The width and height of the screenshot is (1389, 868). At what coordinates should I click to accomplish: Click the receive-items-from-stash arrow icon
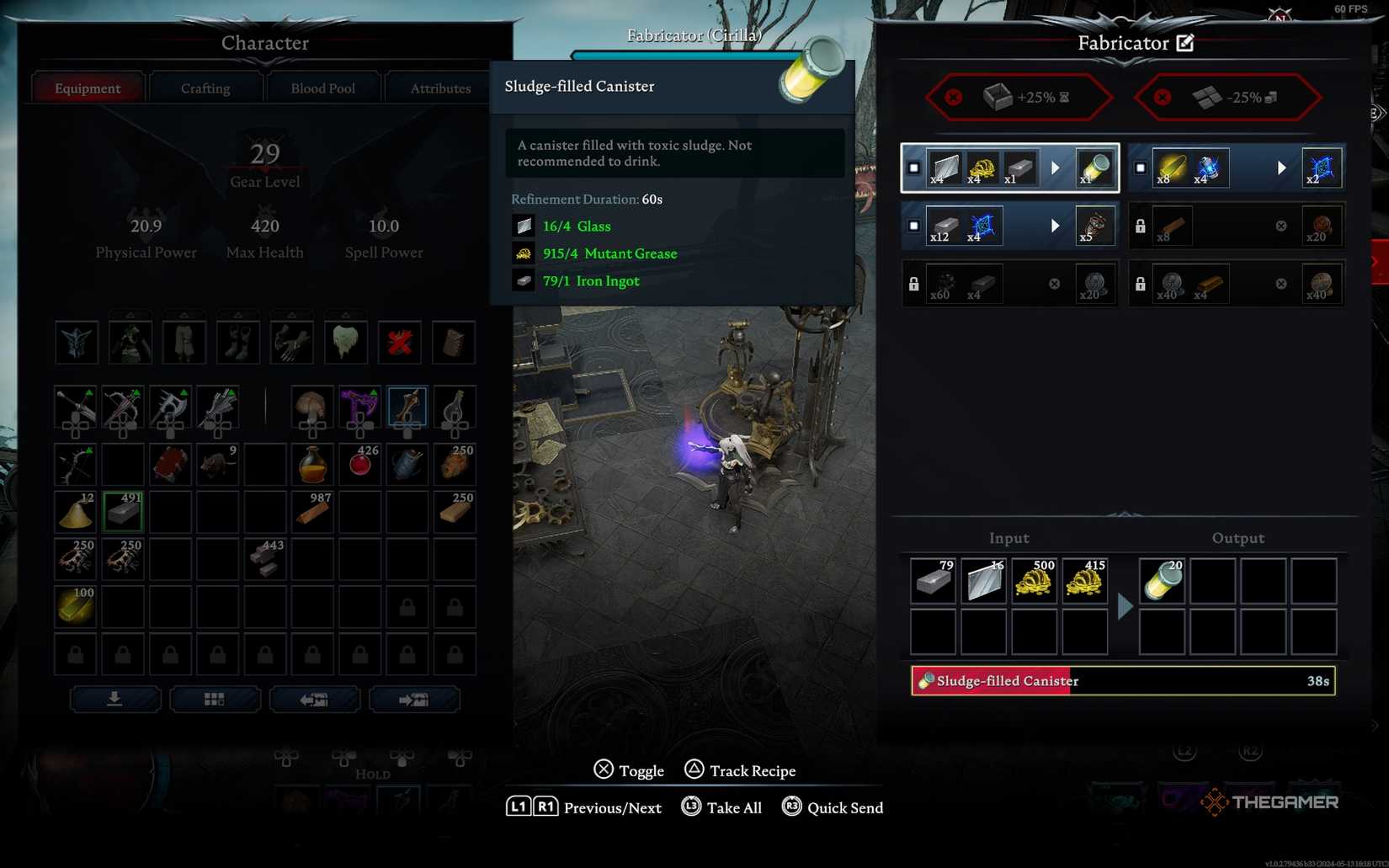point(315,699)
